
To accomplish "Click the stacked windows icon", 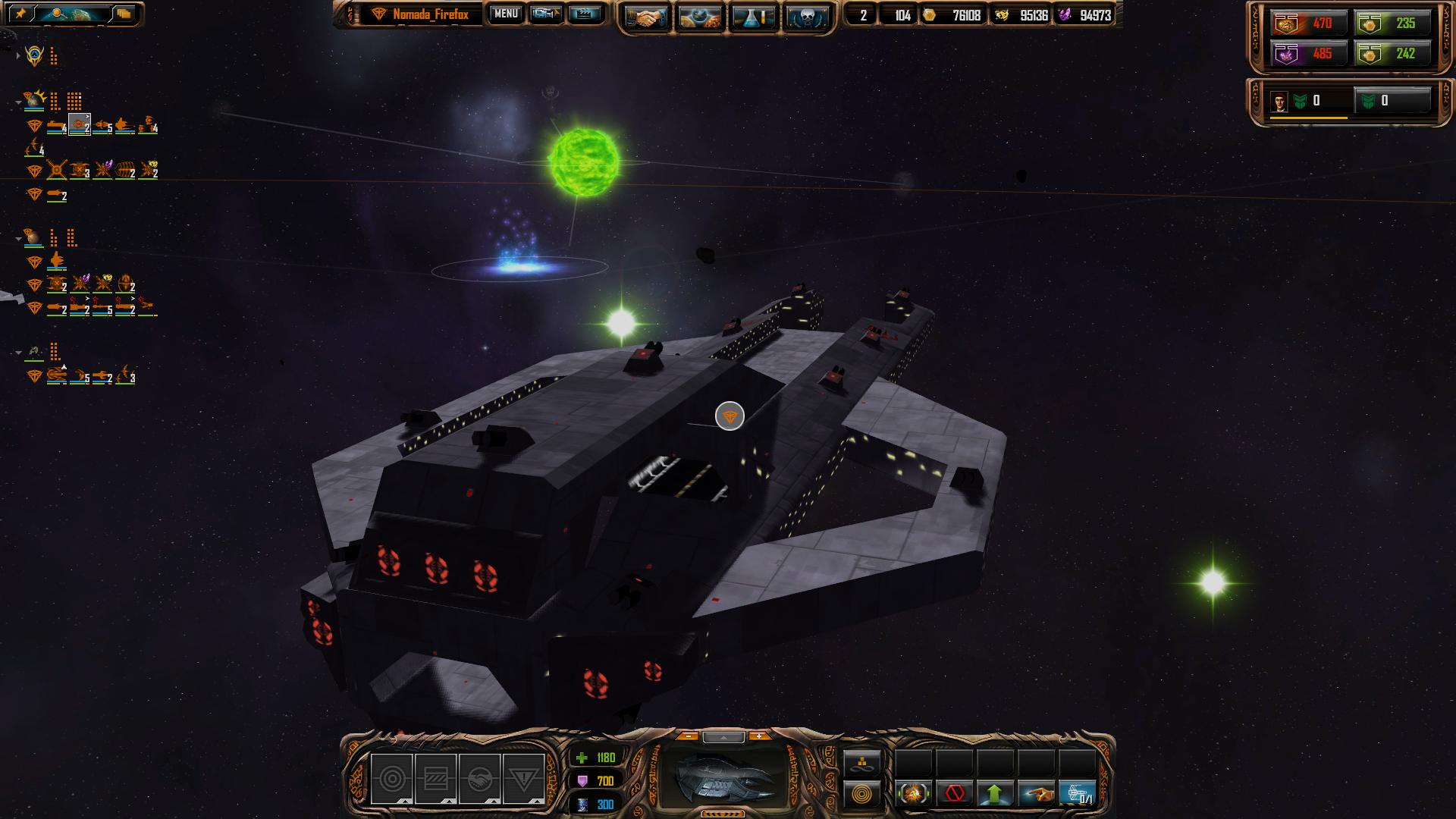I will (x=124, y=14).
